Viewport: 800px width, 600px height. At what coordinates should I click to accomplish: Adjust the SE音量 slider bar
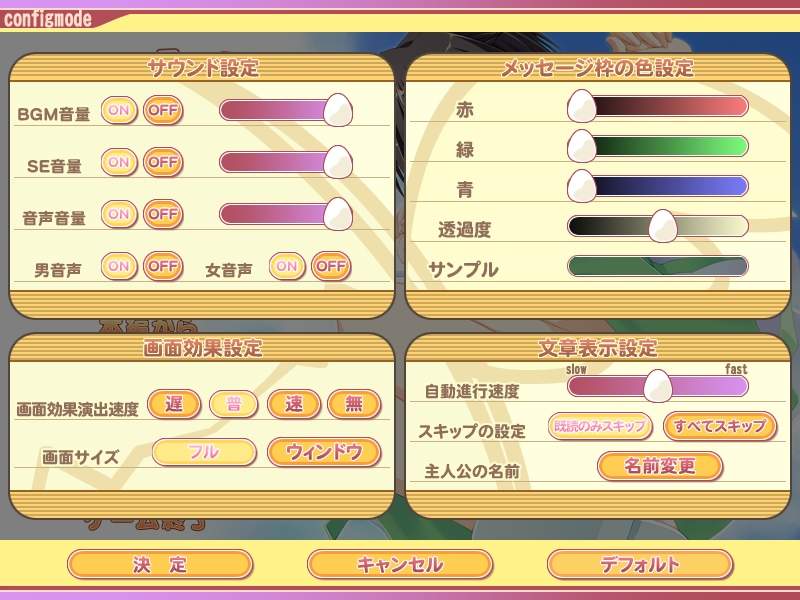tap(280, 161)
